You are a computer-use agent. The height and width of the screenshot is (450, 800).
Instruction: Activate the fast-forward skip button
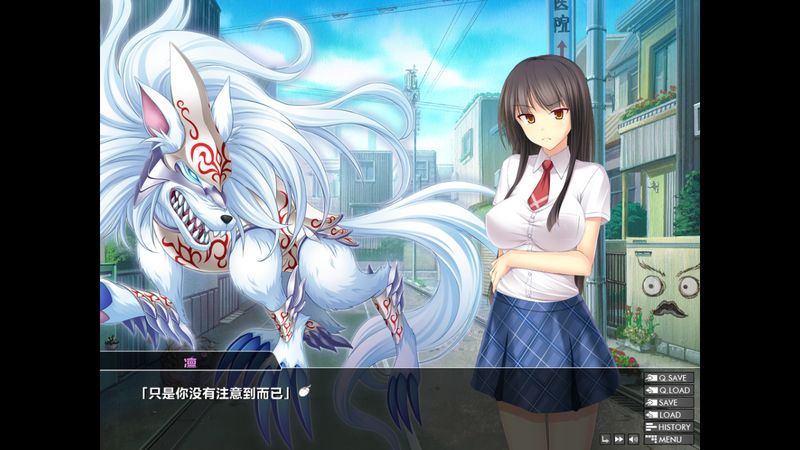pyautogui.click(x=619, y=439)
